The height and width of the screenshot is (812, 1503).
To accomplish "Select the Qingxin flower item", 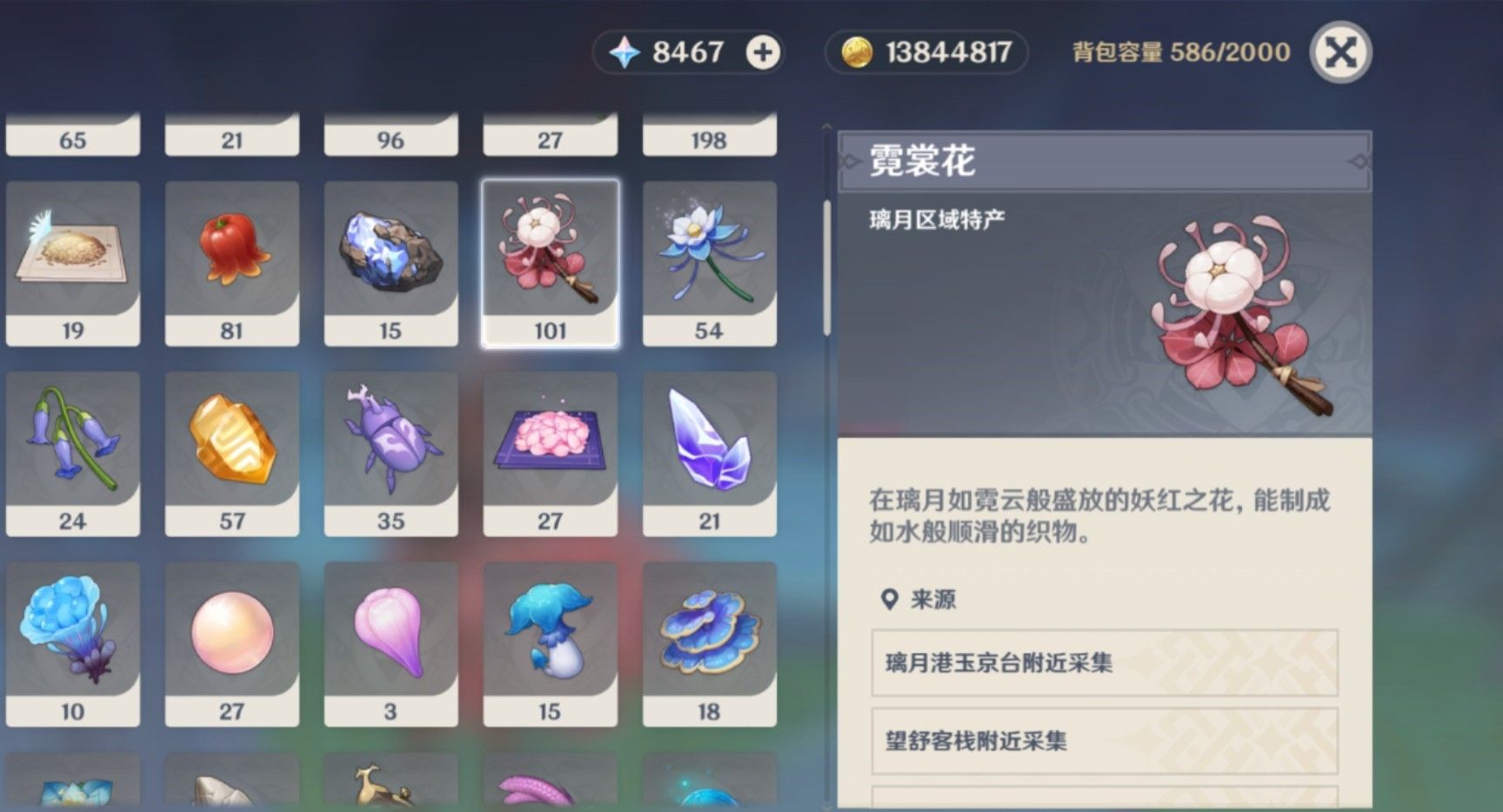I will [x=709, y=256].
